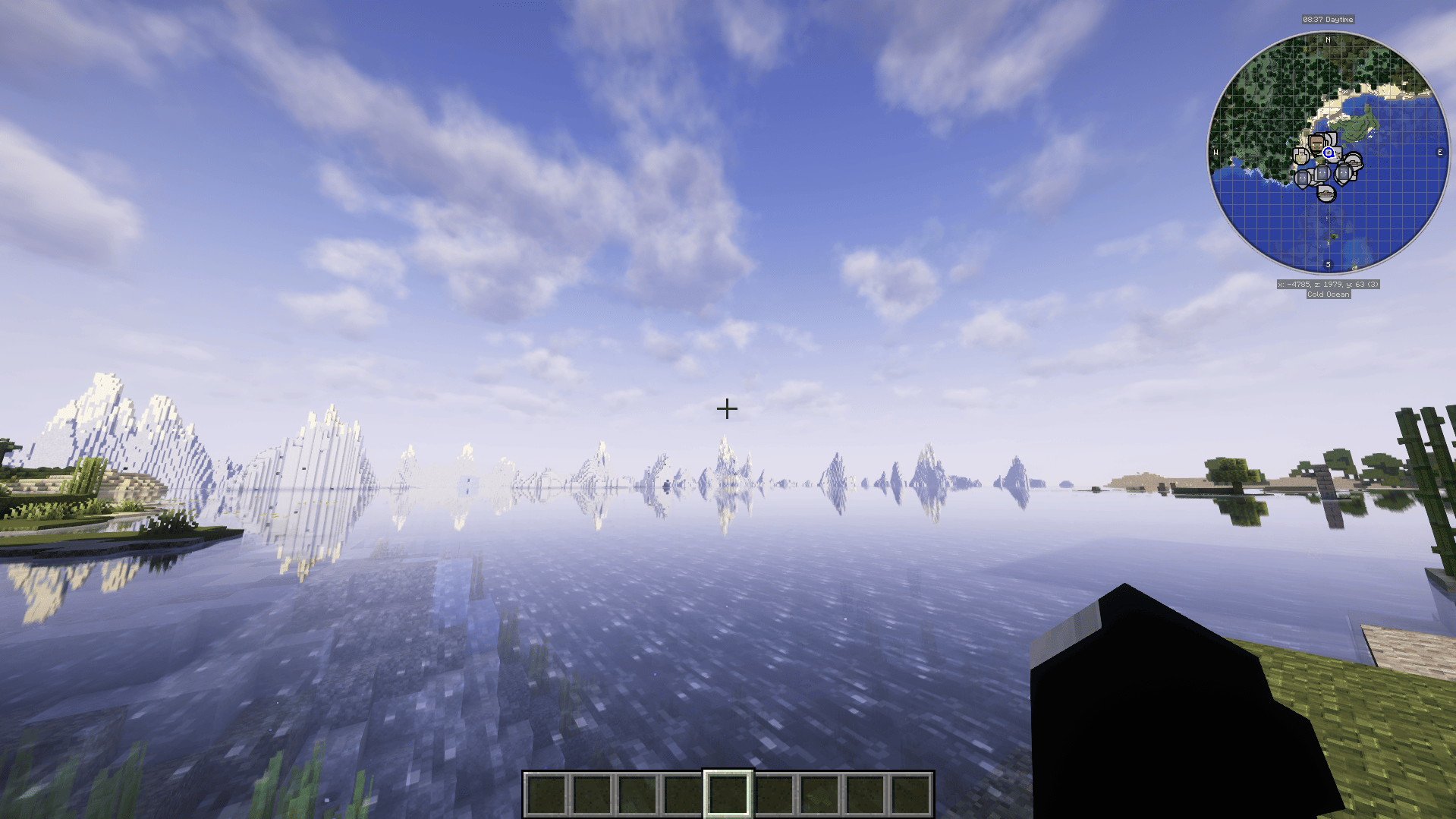Viewport: 1456px width, 819px height.
Task: Click the Cold Ocean biome label
Action: [x=1329, y=295]
